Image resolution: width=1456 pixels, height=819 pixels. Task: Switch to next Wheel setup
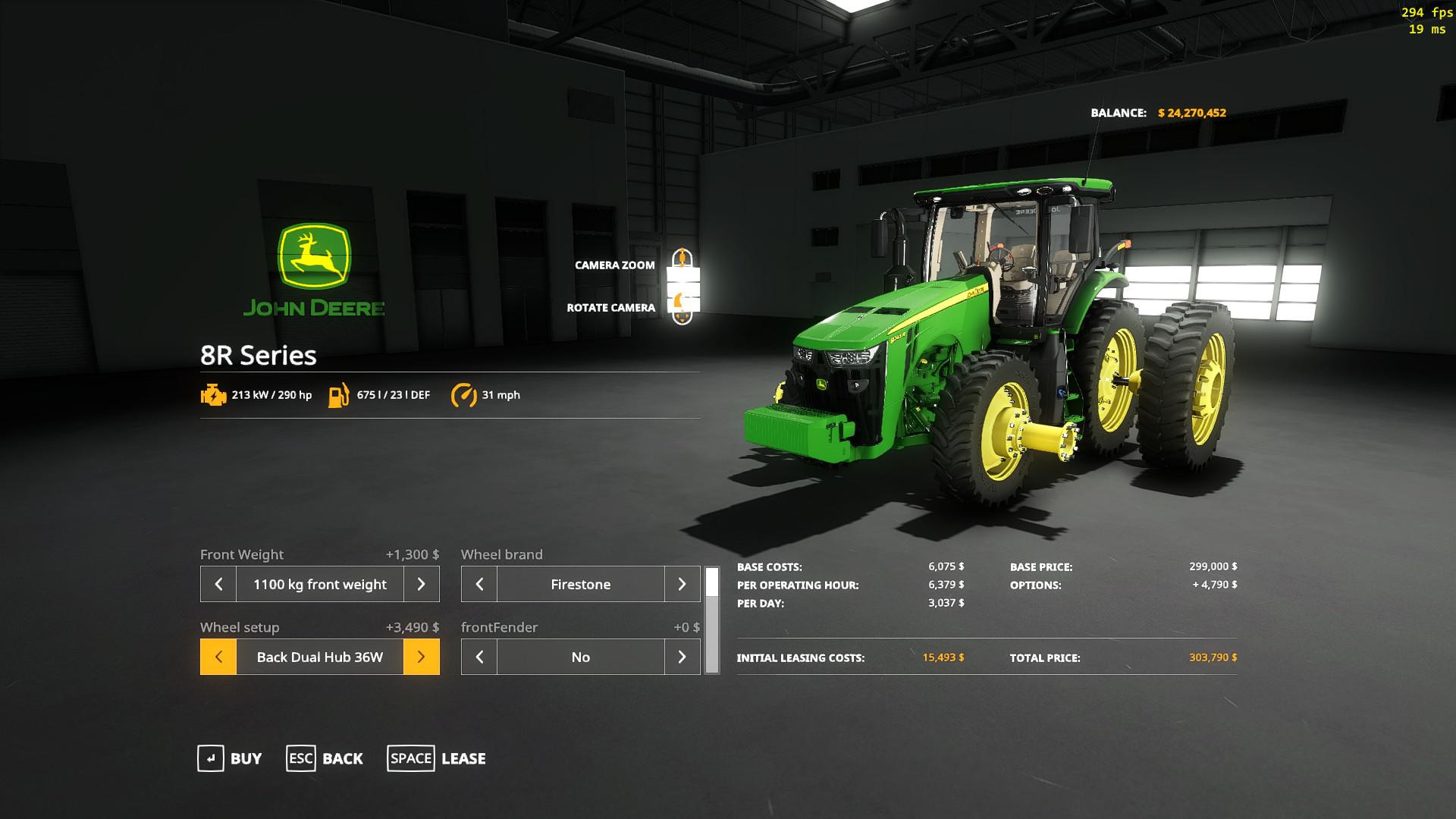(x=421, y=657)
